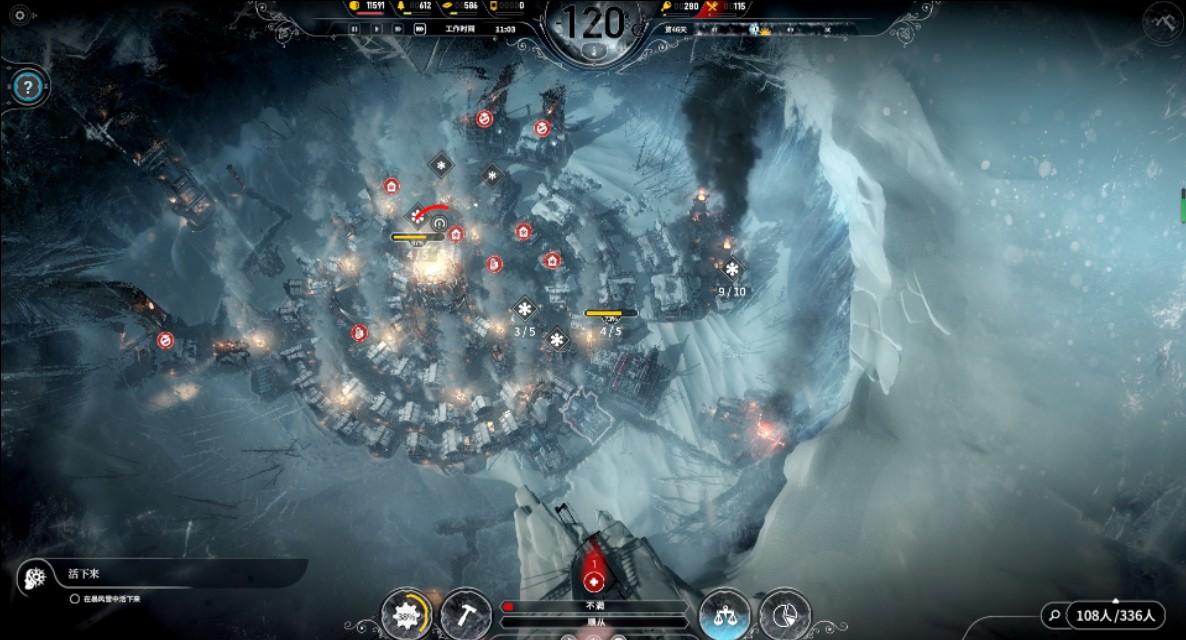1186x640 pixels.
Task: Click the 3/5 snowflake building marker
Action: pyautogui.click(x=525, y=309)
